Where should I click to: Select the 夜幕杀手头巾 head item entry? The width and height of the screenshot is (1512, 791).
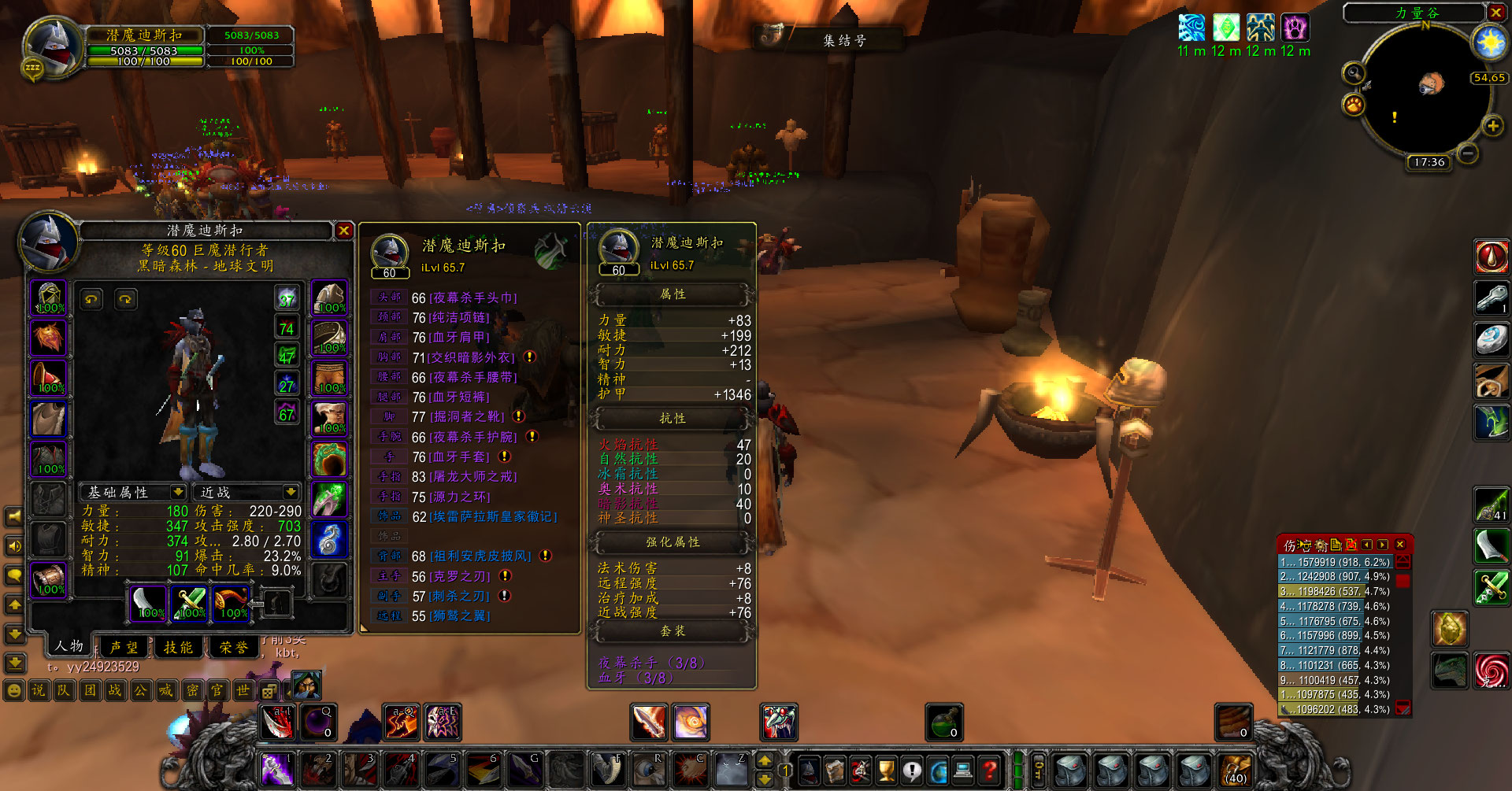[472, 298]
